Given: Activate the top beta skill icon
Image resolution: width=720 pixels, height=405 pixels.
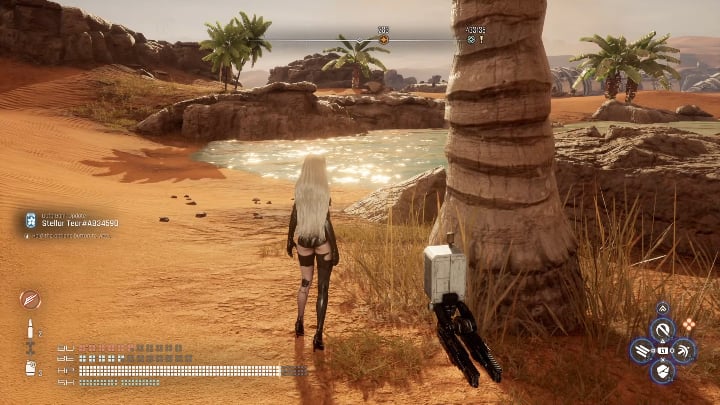Looking at the screenshot, I should point(661,329).
